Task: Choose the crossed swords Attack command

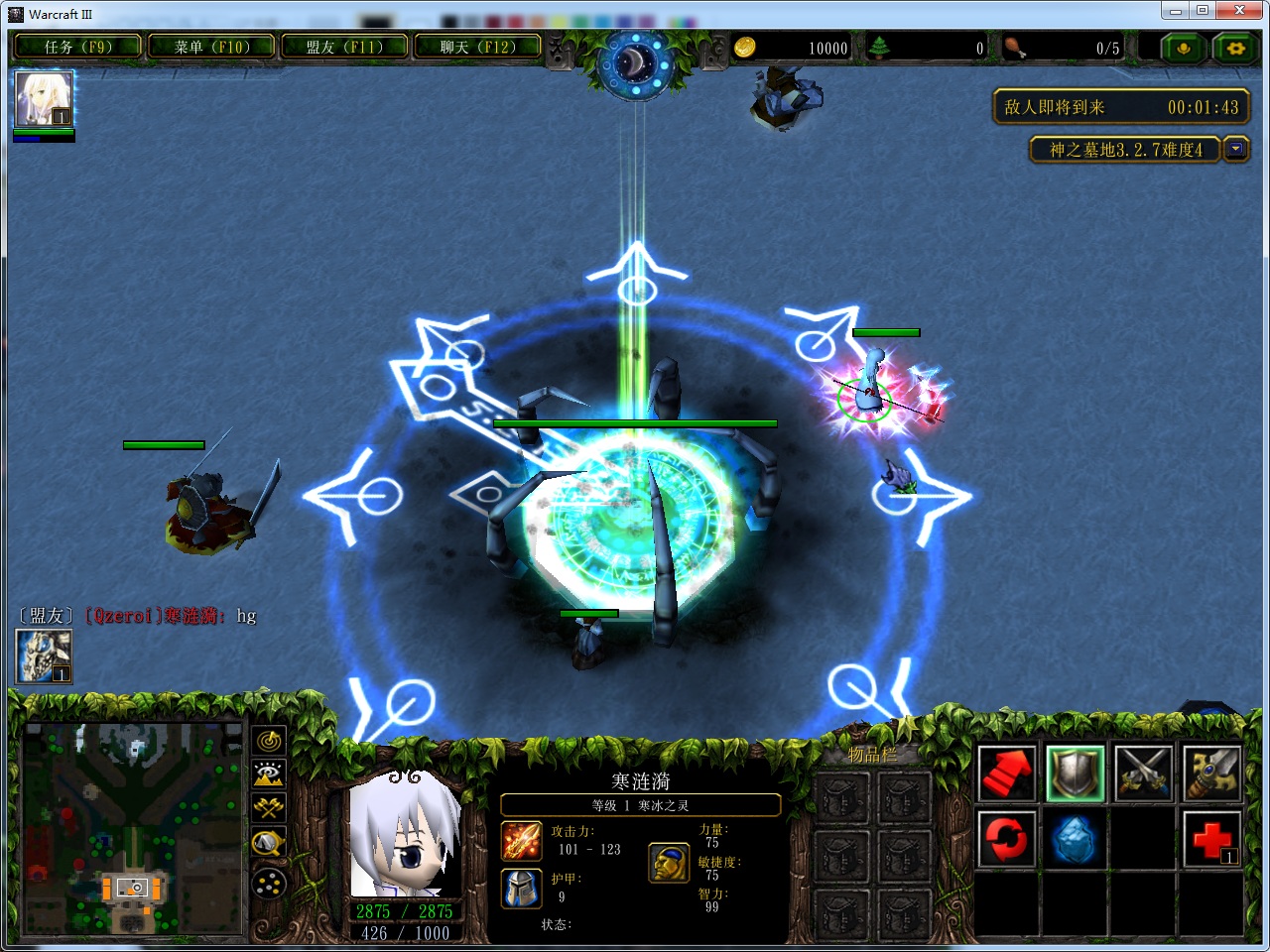Action: point(1143,773)
